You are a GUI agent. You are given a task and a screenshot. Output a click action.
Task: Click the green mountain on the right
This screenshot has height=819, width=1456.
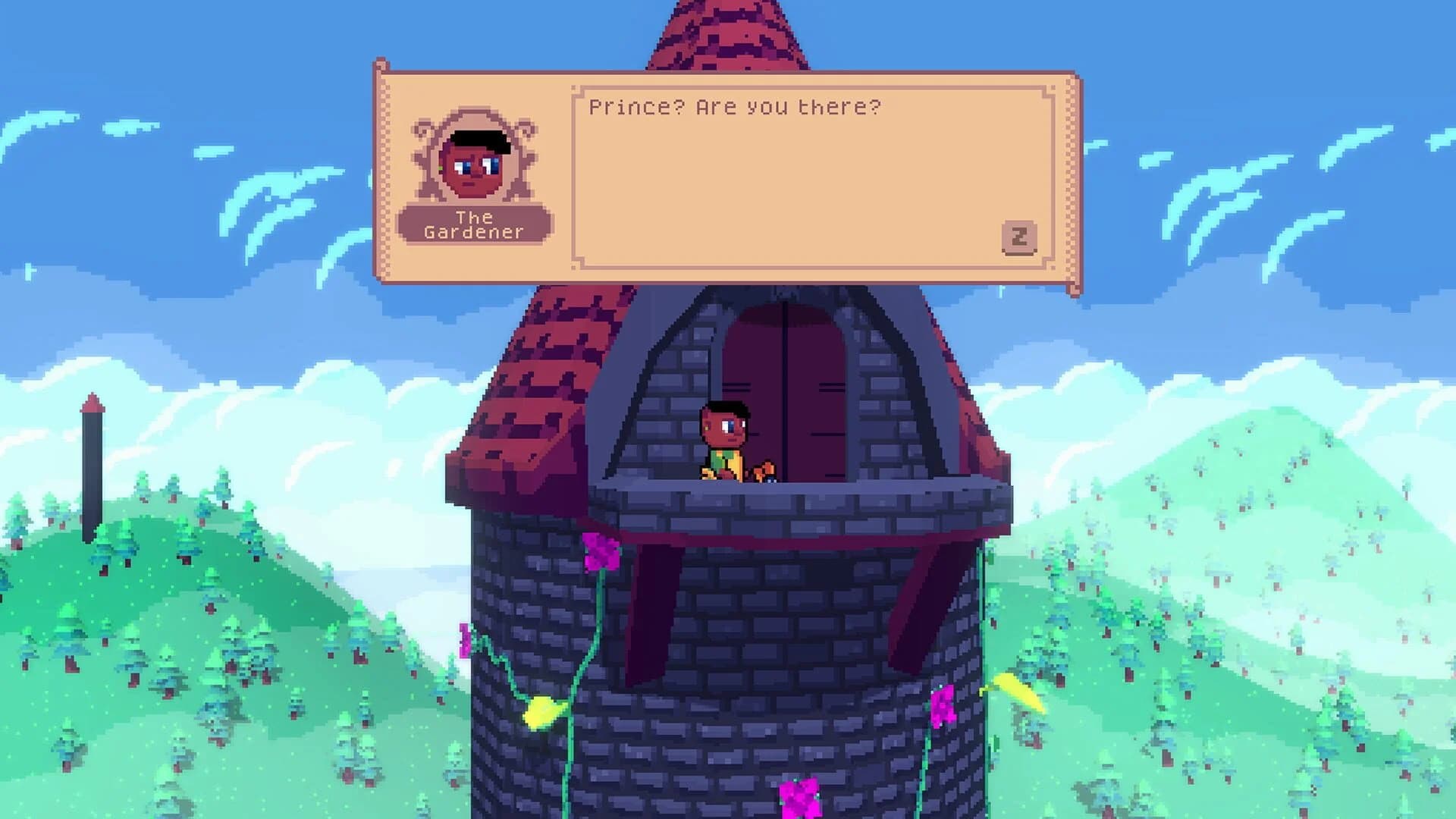(1289, 531)
